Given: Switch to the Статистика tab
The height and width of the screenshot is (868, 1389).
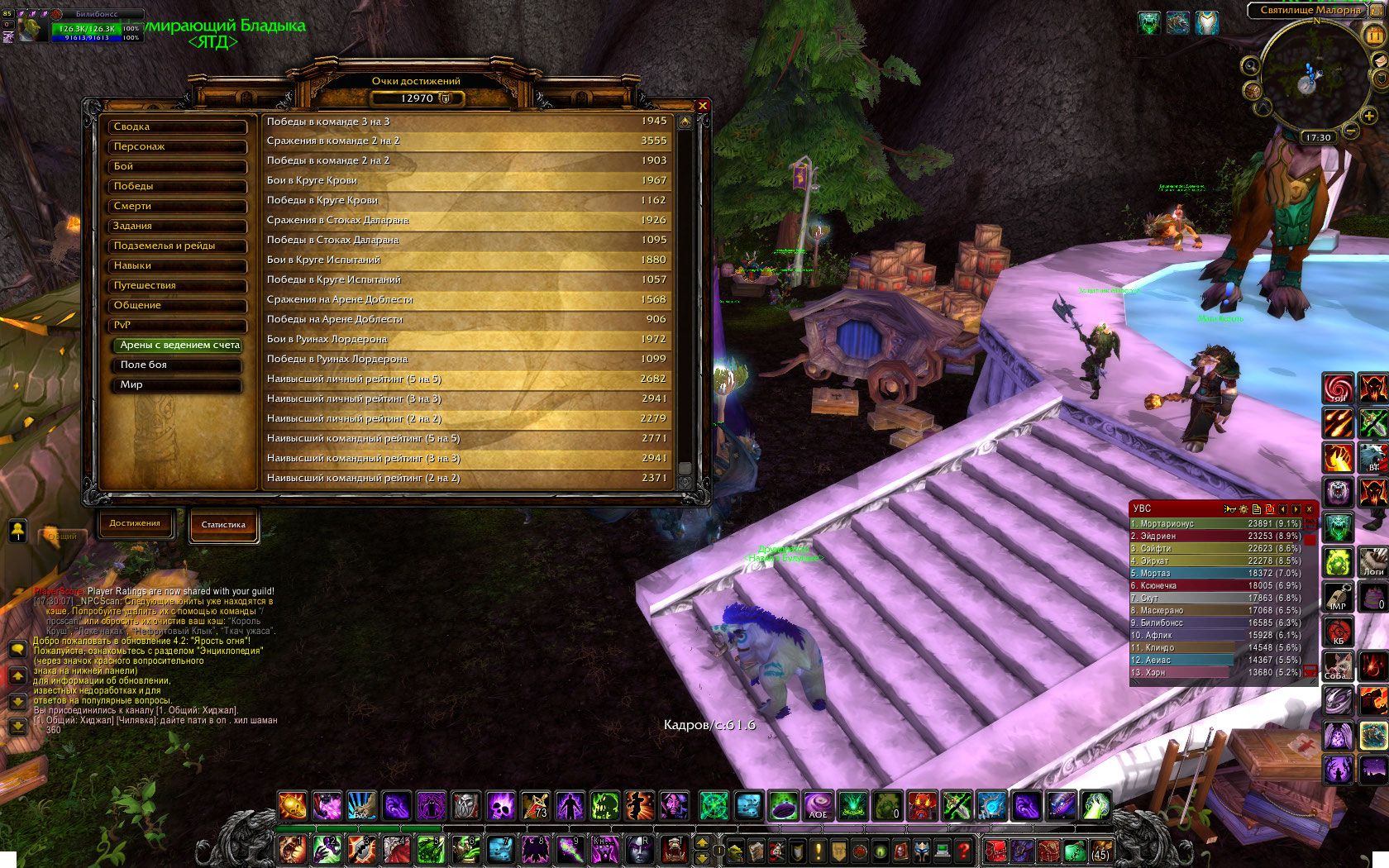Looking at the screenshot, I should 223,525.
